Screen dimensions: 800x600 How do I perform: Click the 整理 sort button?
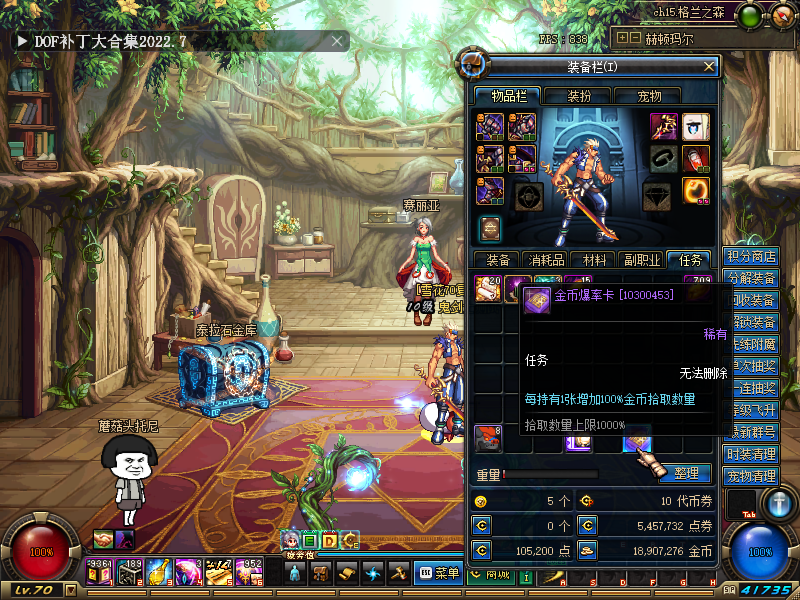[686, 474]
